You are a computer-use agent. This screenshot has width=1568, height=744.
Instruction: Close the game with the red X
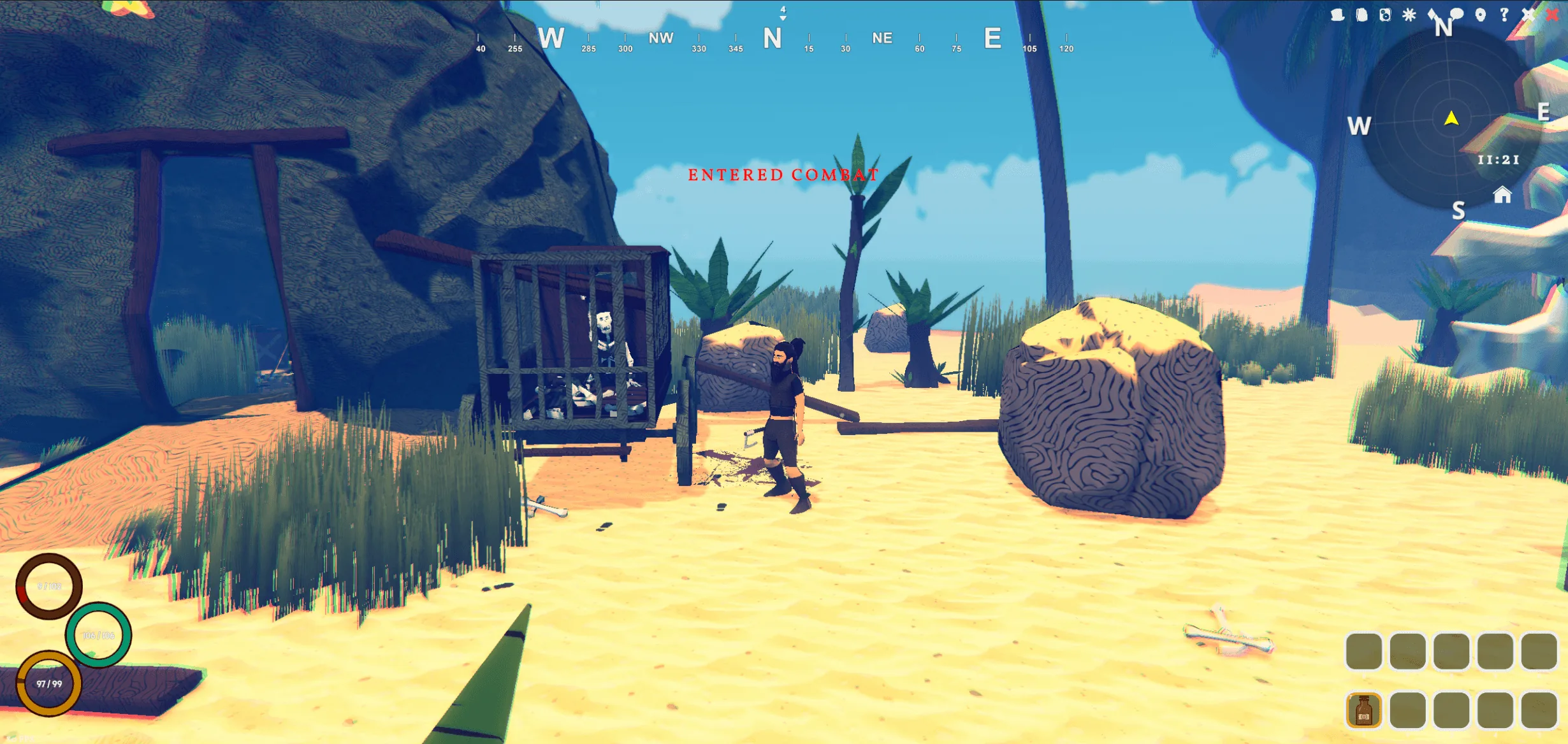pos(1552,15)
